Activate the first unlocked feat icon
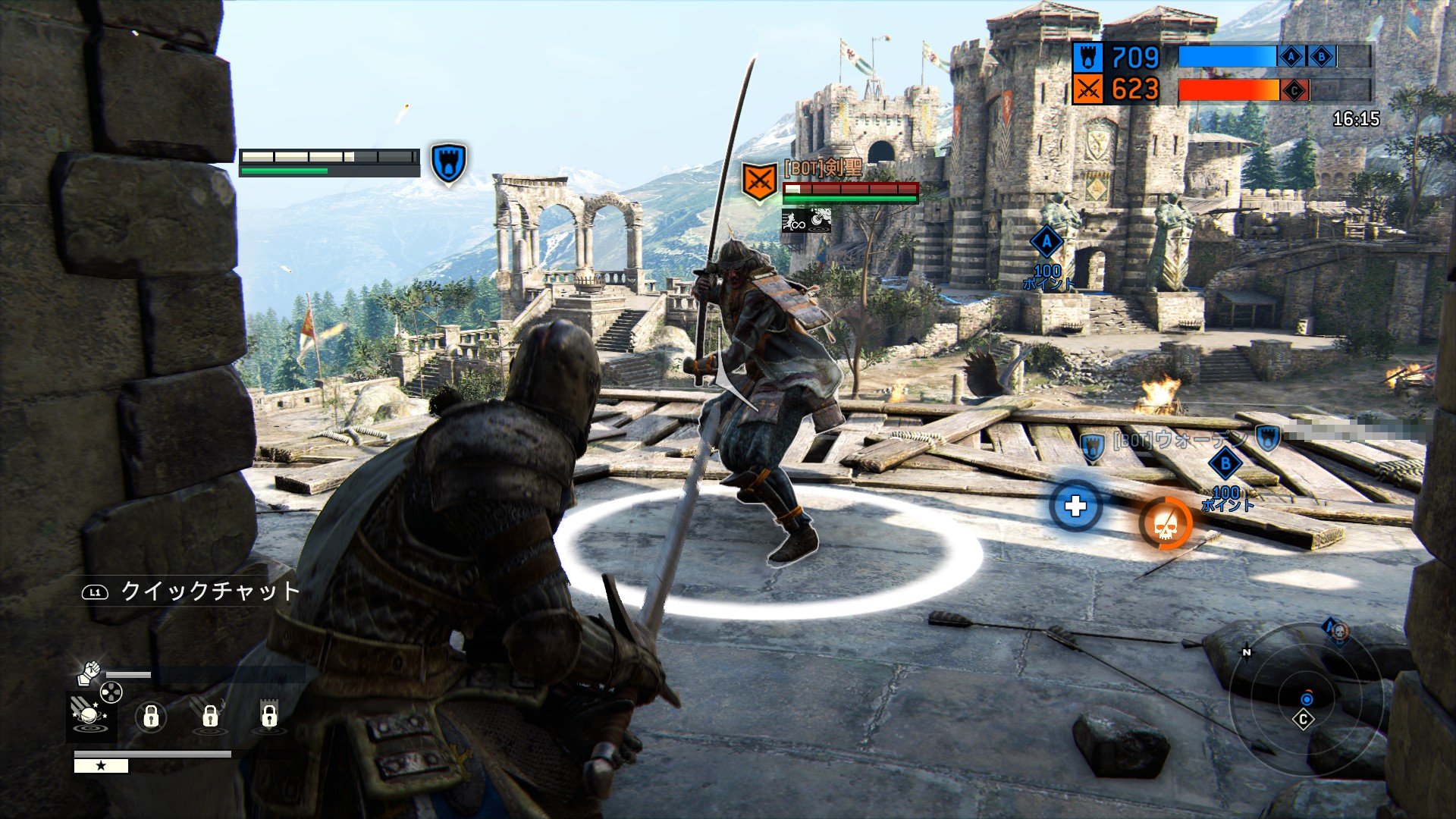 [x=91, y=715]
